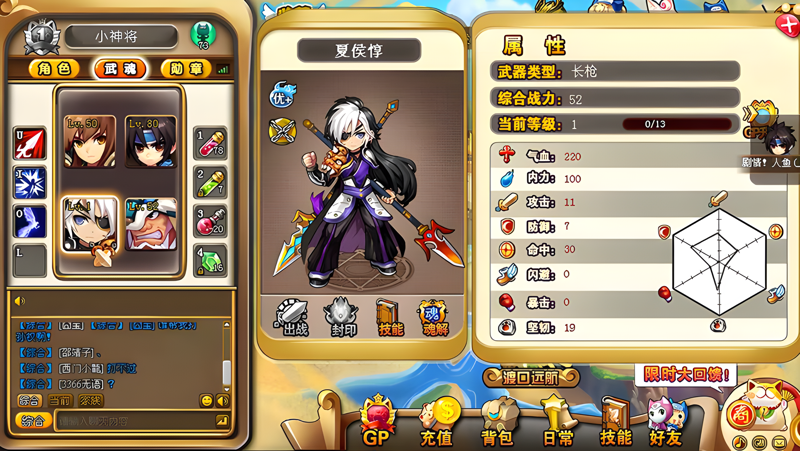Viewport: 800px width, 451px height.
Task: Select the 武魂 tab
Action: (121, 69)
